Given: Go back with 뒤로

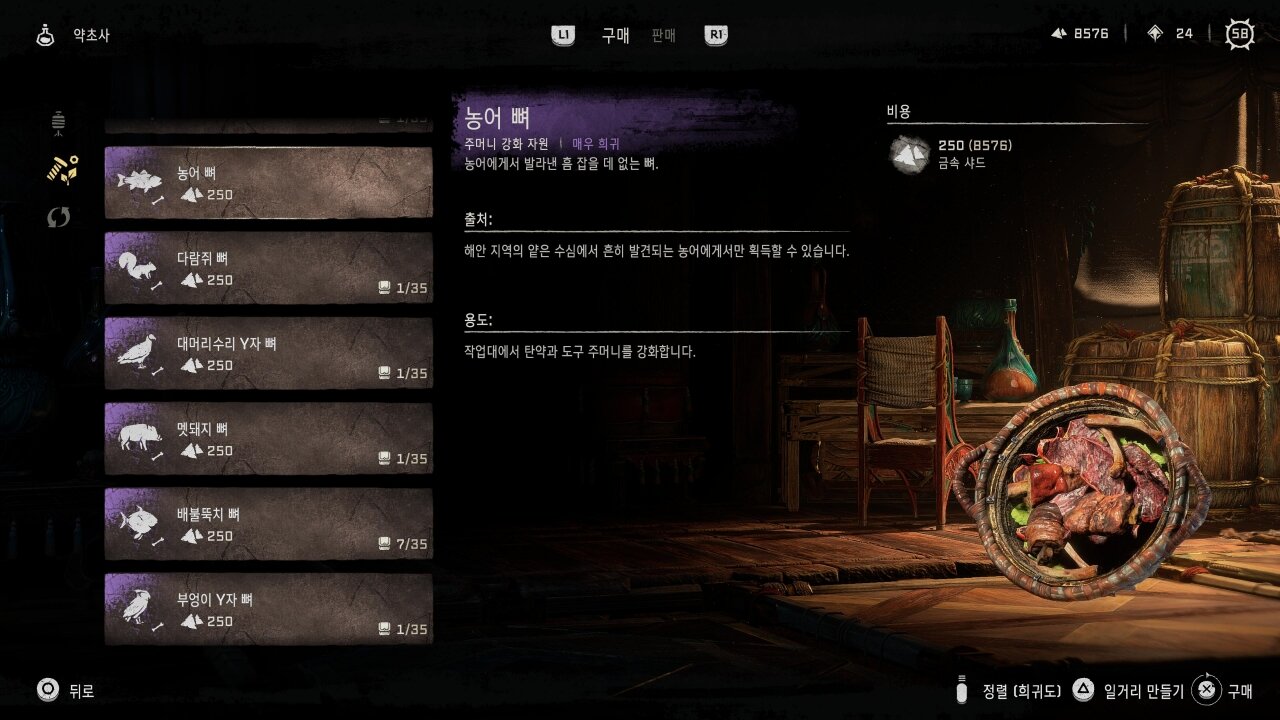Looking at the screenshot, I should tap(66, 690).
